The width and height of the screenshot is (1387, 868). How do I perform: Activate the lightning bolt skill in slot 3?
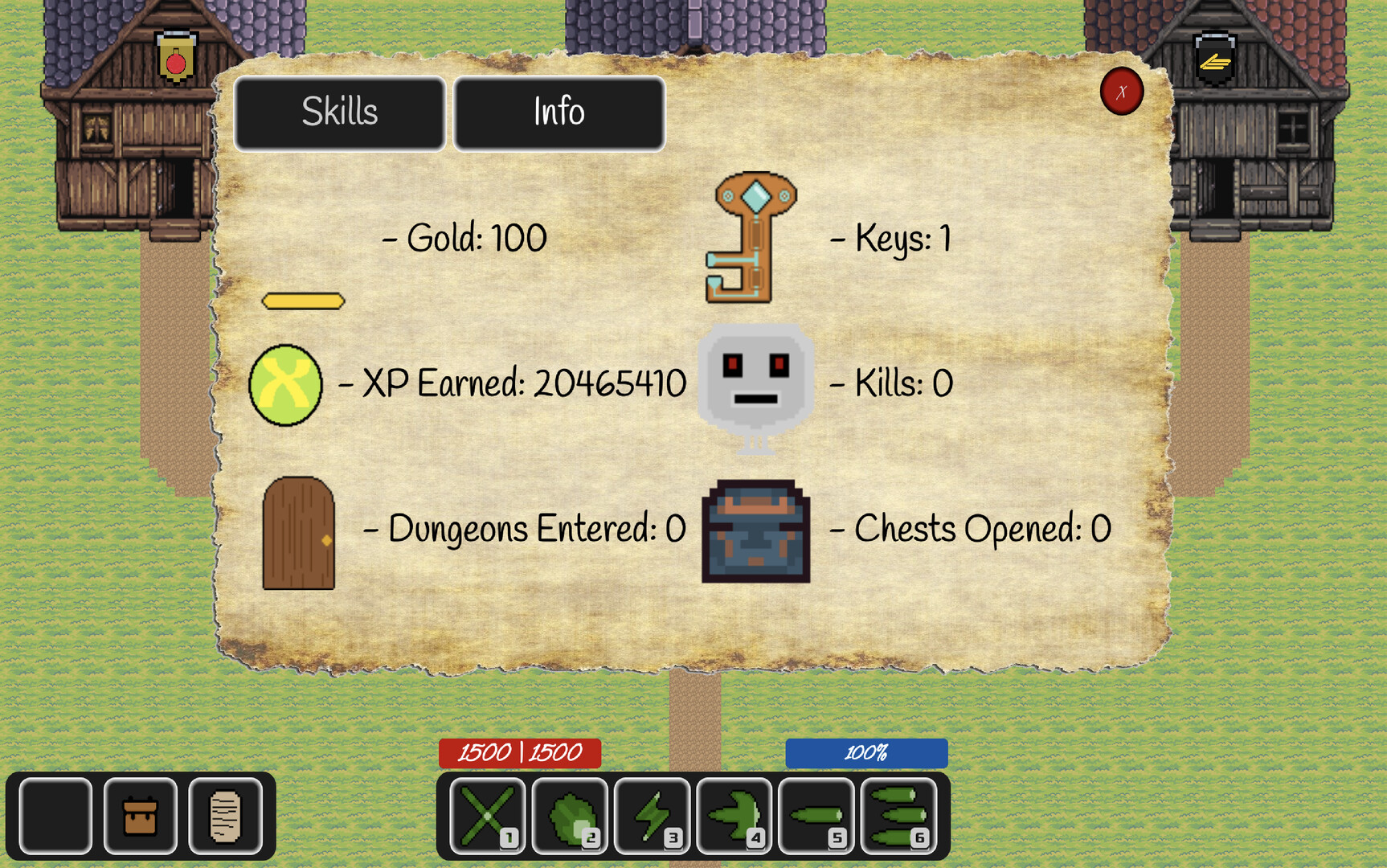click(650, 815)
